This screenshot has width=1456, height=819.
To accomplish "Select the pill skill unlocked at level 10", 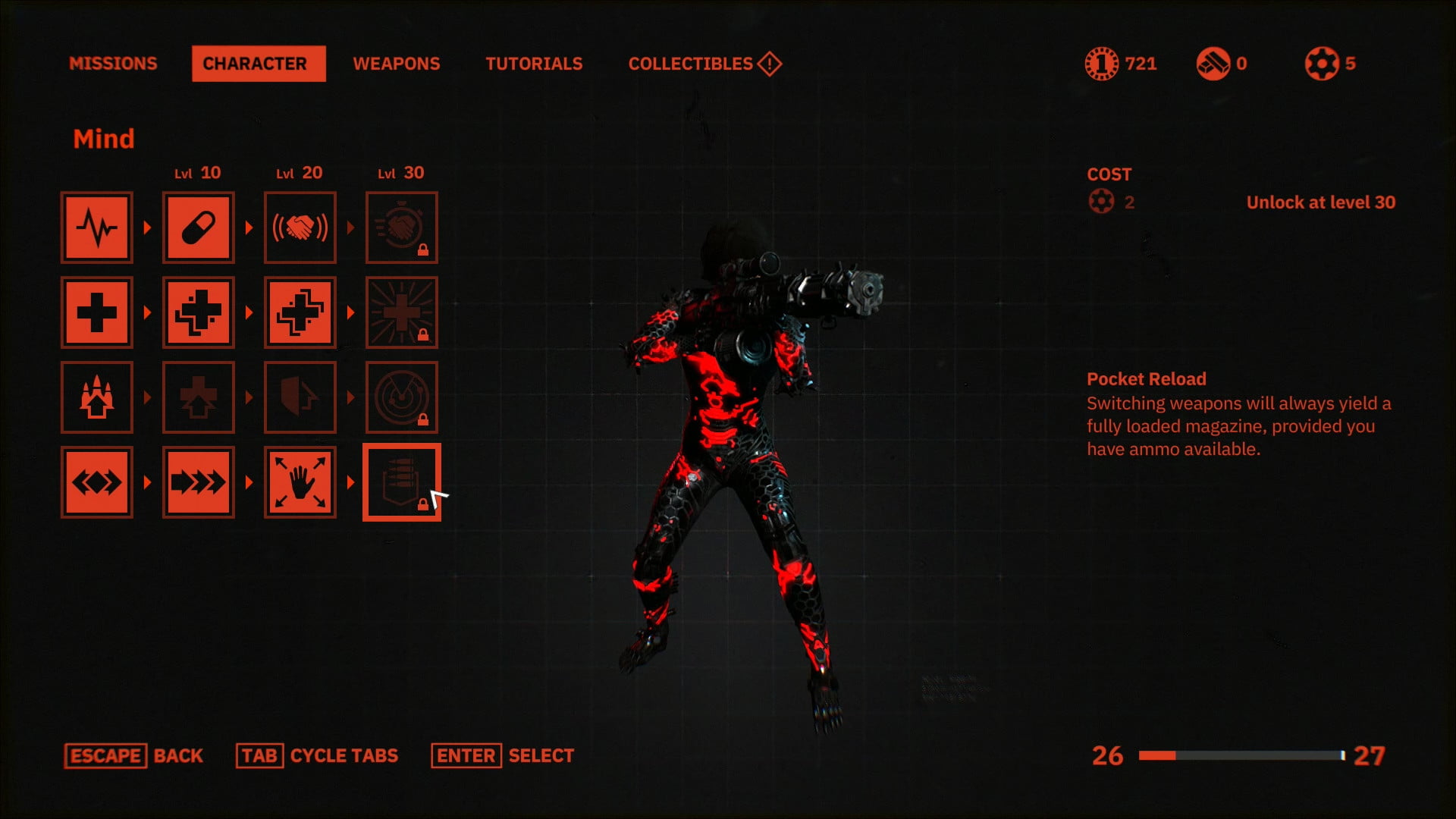I will [x=198, y=227].
